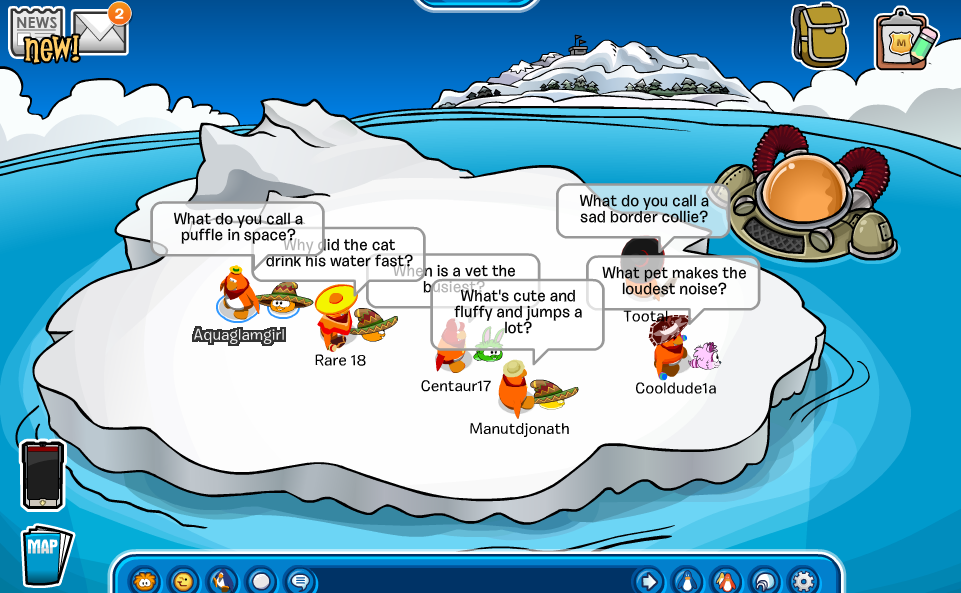Open the mail envelope with 2 notifications
961x593 pixels.
pos(101,30)
